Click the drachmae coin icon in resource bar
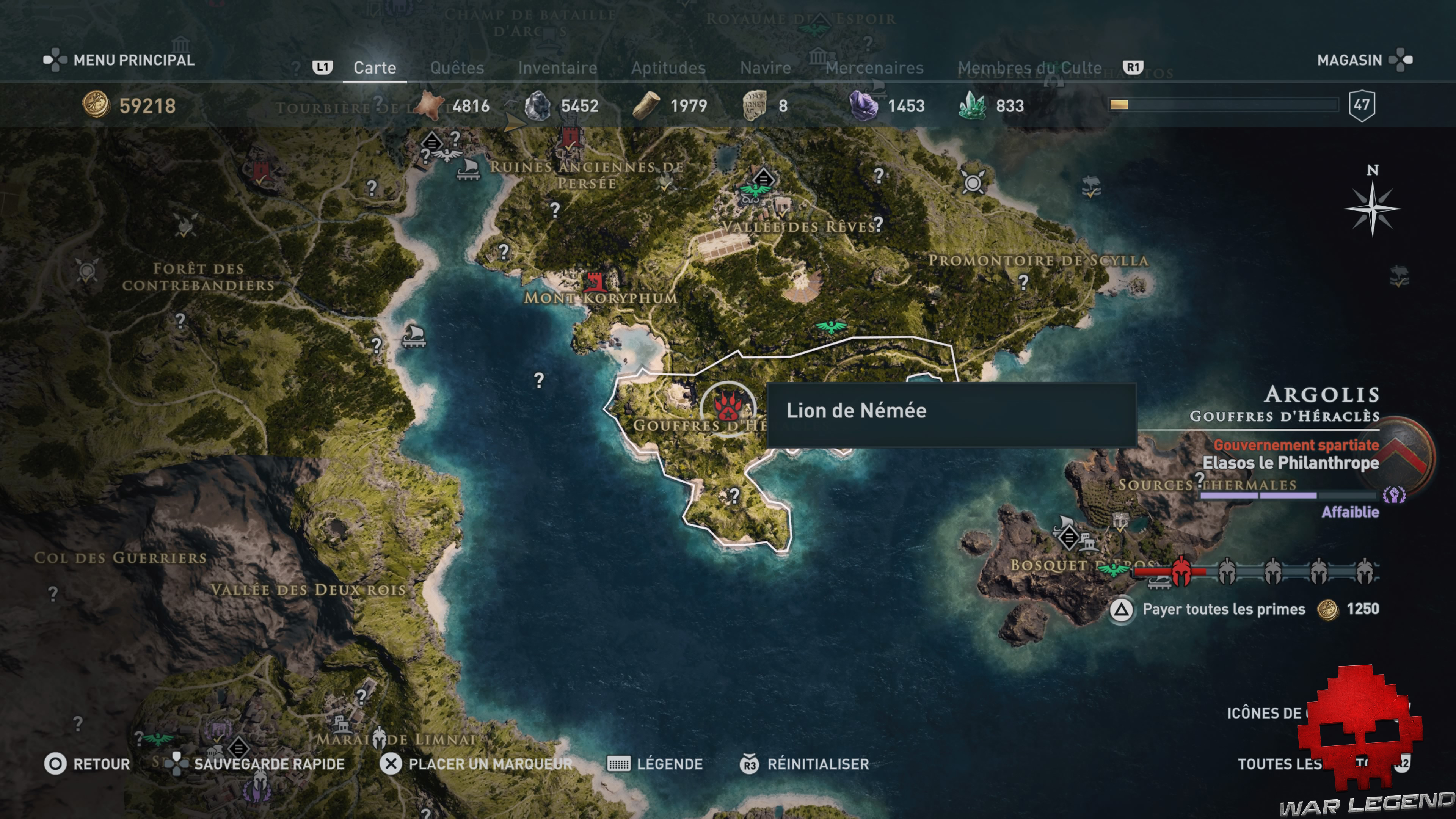 96,105
